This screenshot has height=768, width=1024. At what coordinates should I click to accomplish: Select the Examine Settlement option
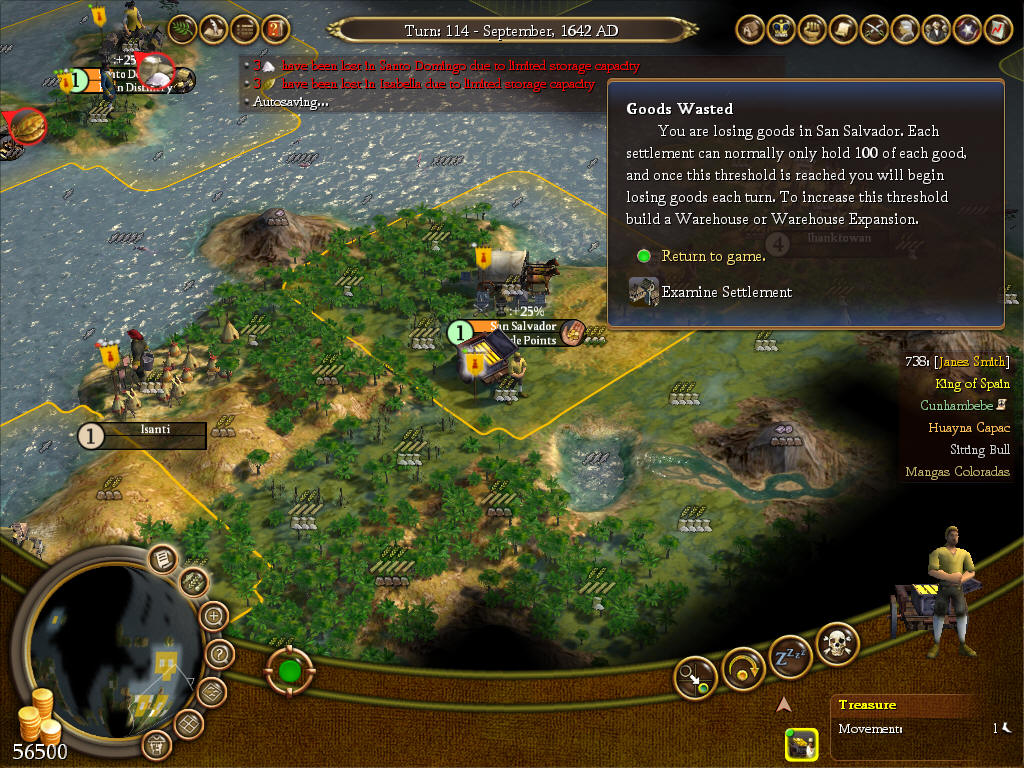tap(726, 292)
